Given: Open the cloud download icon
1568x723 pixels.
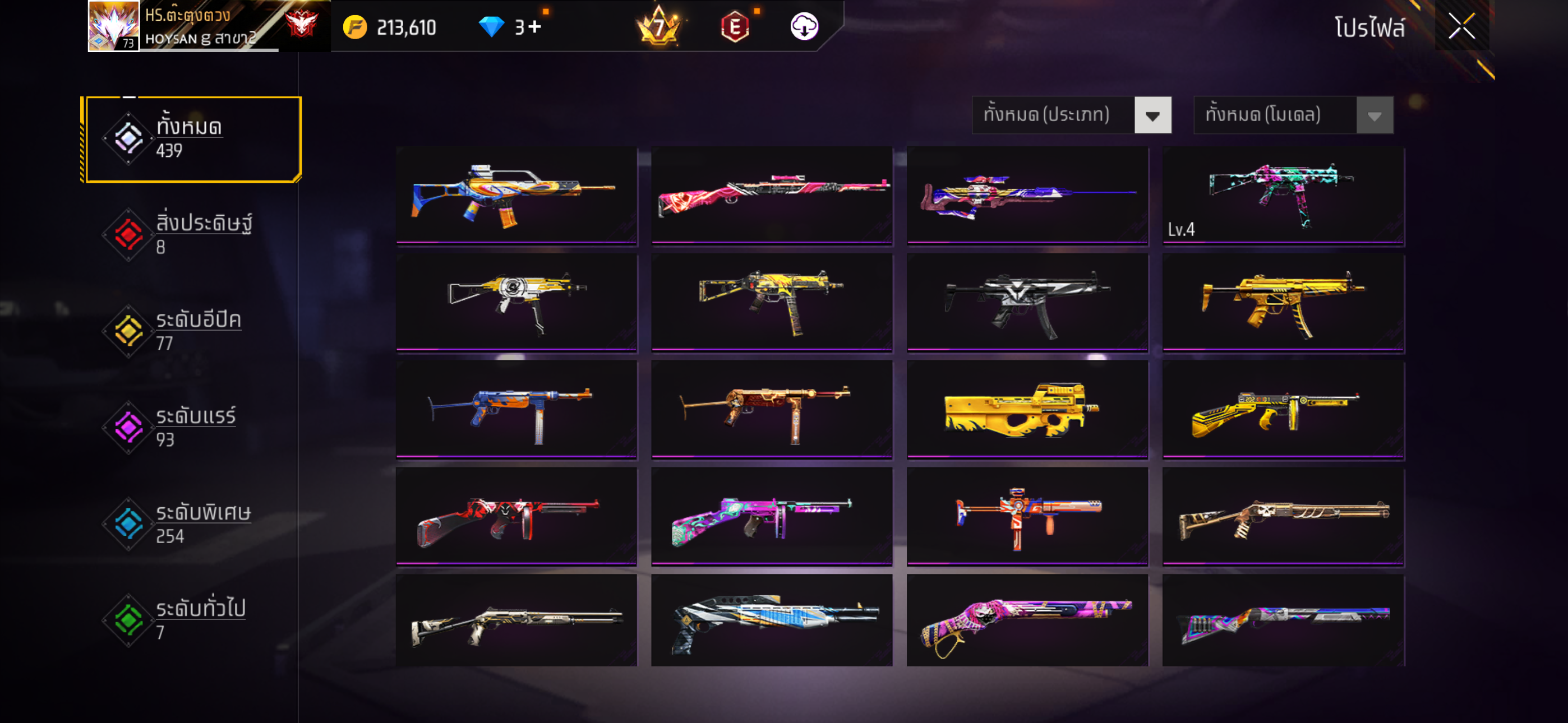Looking at the screenshot, I should pyautogui.click(x=804, y=27).
